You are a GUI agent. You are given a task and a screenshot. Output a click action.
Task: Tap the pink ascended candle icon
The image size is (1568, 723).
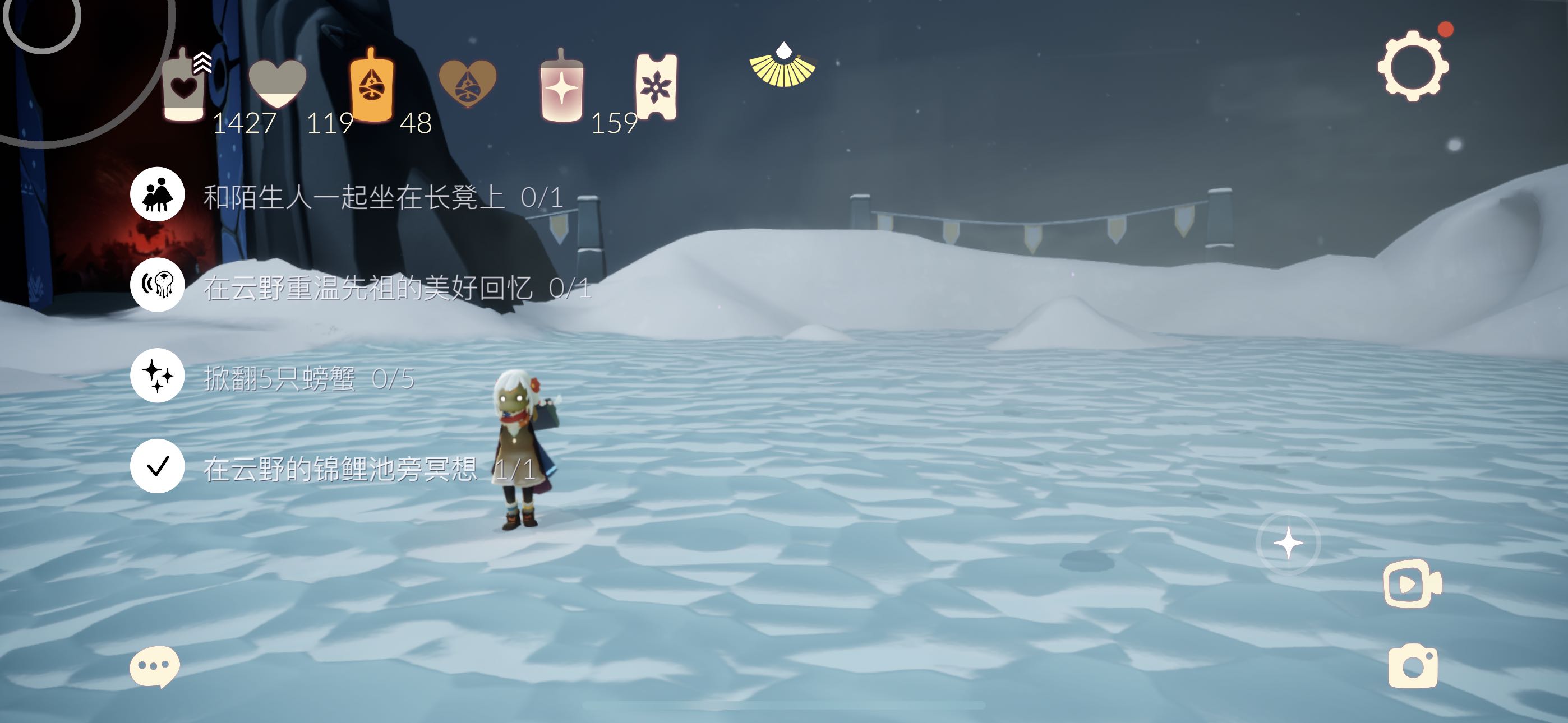[561, 87]
